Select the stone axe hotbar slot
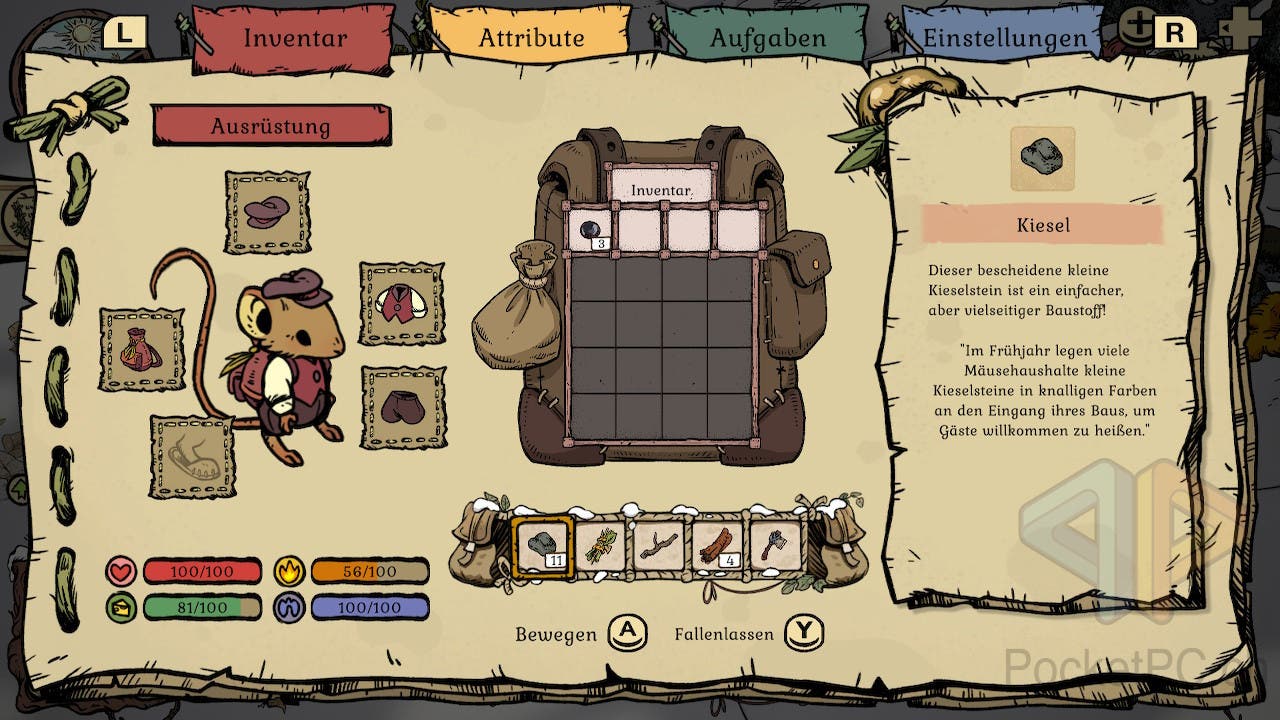The image size is (1280, 720). (x=775, y=547)
